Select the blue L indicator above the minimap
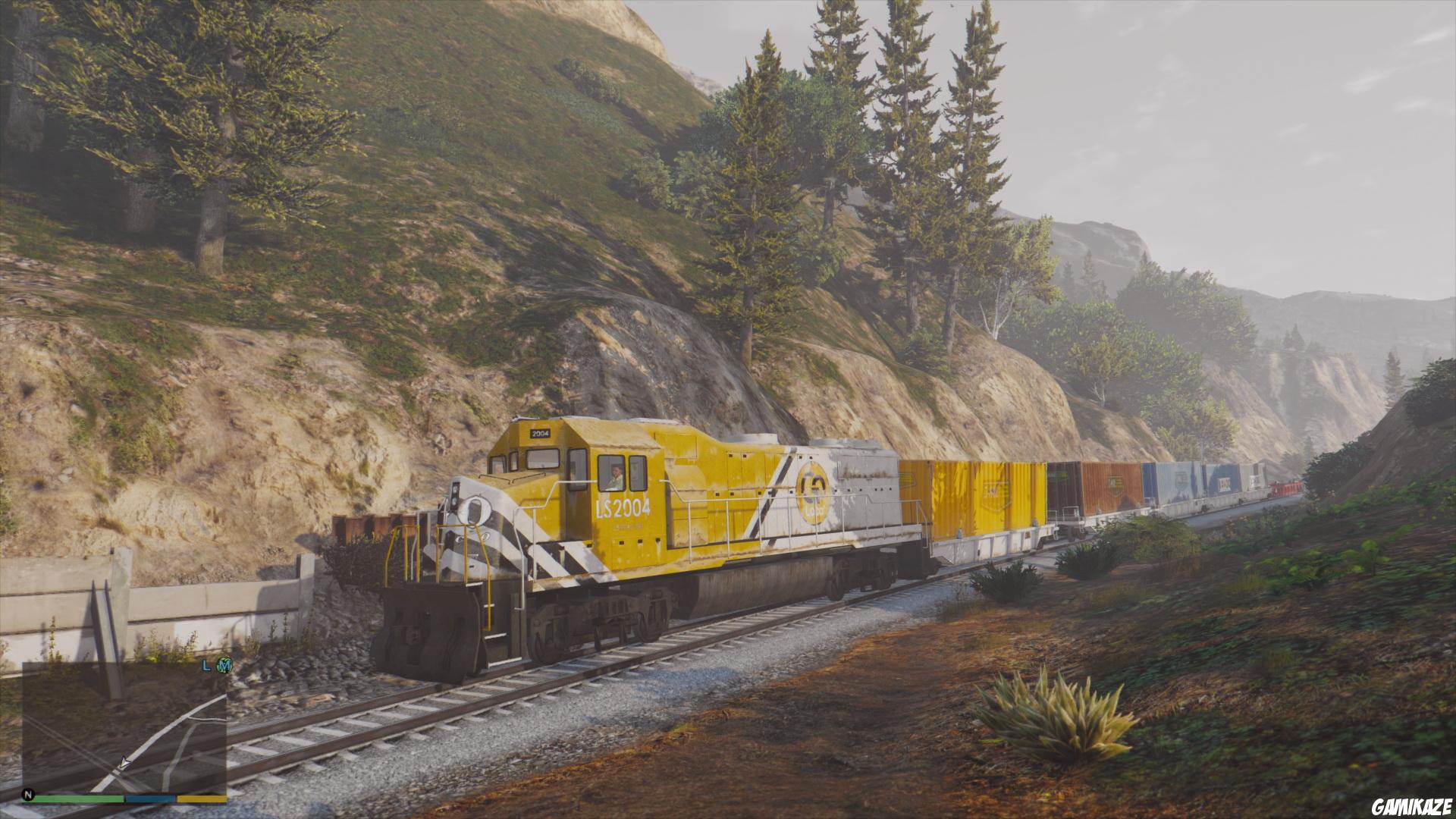 (x=206, y=667)
